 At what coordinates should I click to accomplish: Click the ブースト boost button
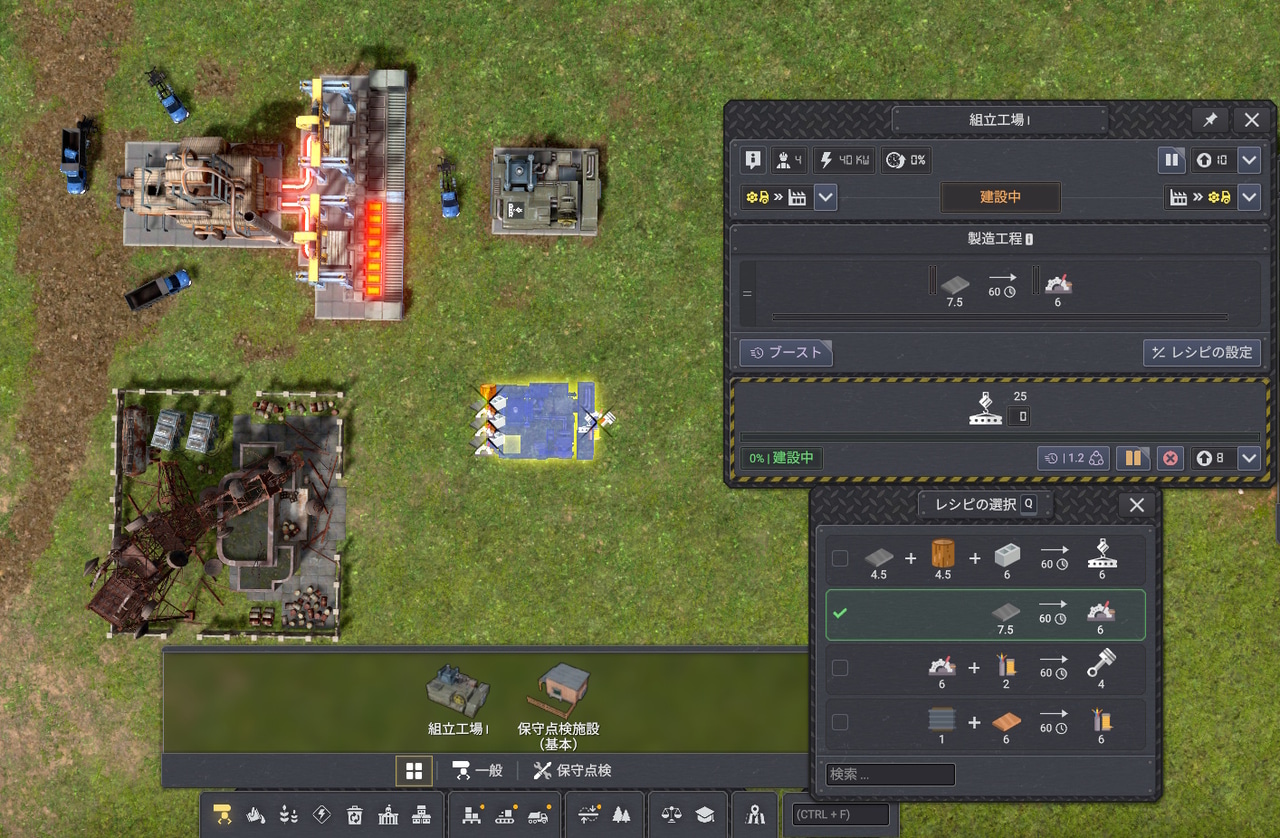pyautogui.click(x=786, y=352)
